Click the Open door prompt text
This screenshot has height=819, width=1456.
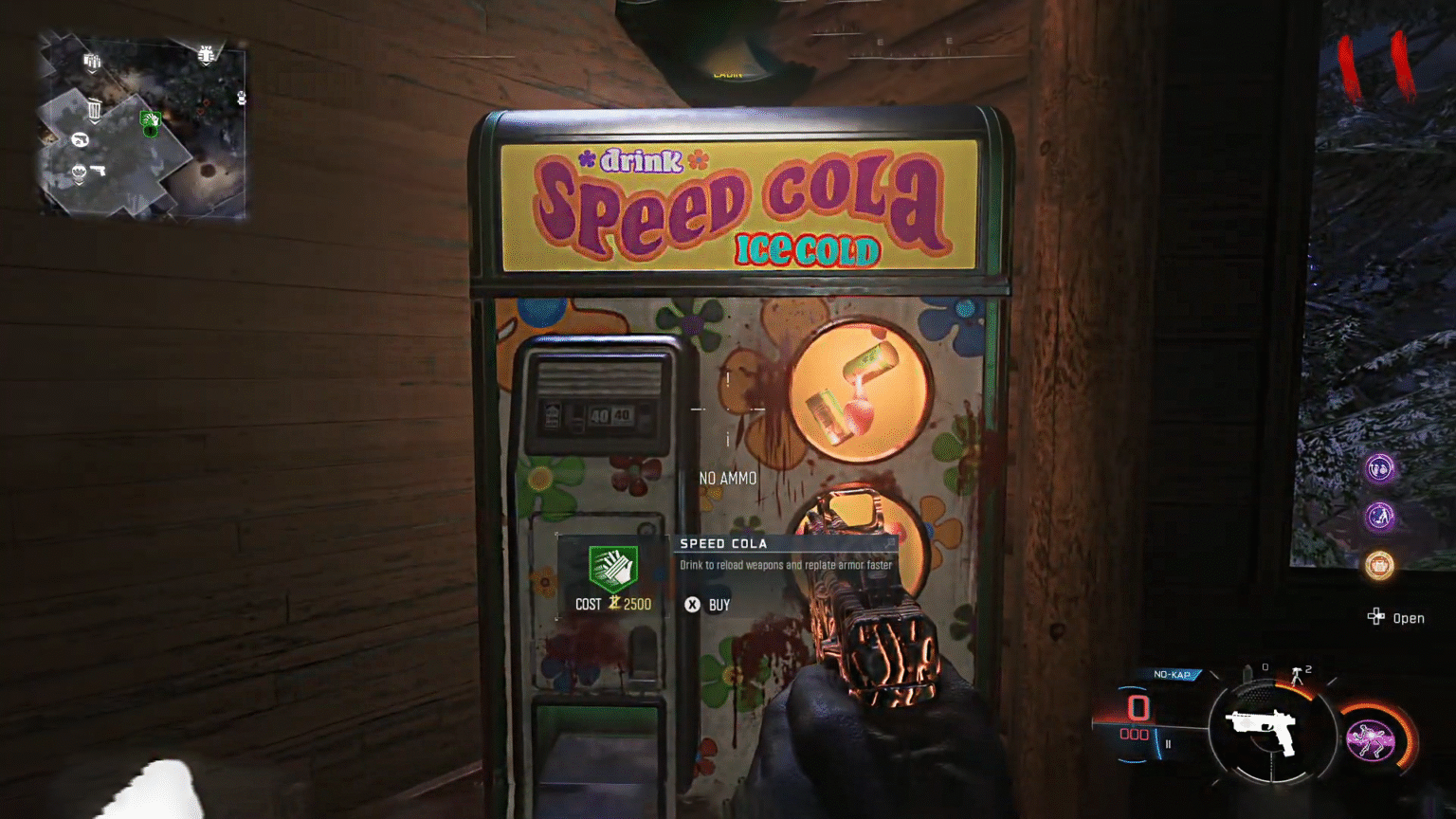pos(1411,618)
